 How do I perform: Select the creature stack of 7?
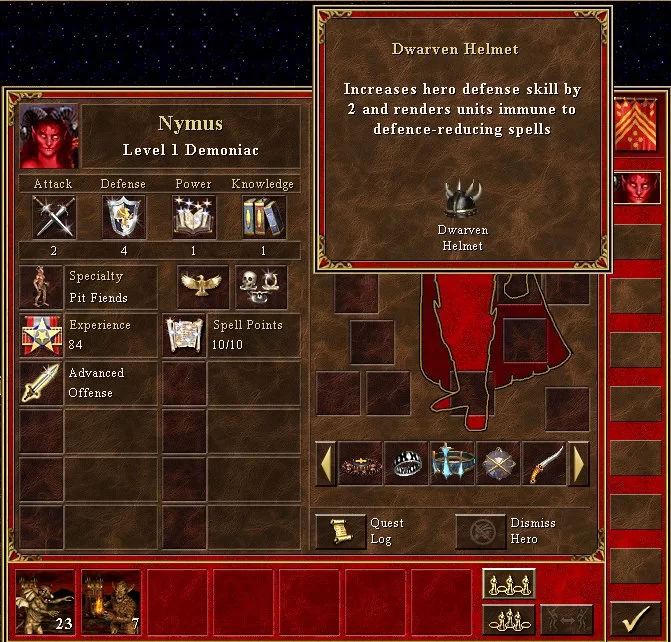111,603
